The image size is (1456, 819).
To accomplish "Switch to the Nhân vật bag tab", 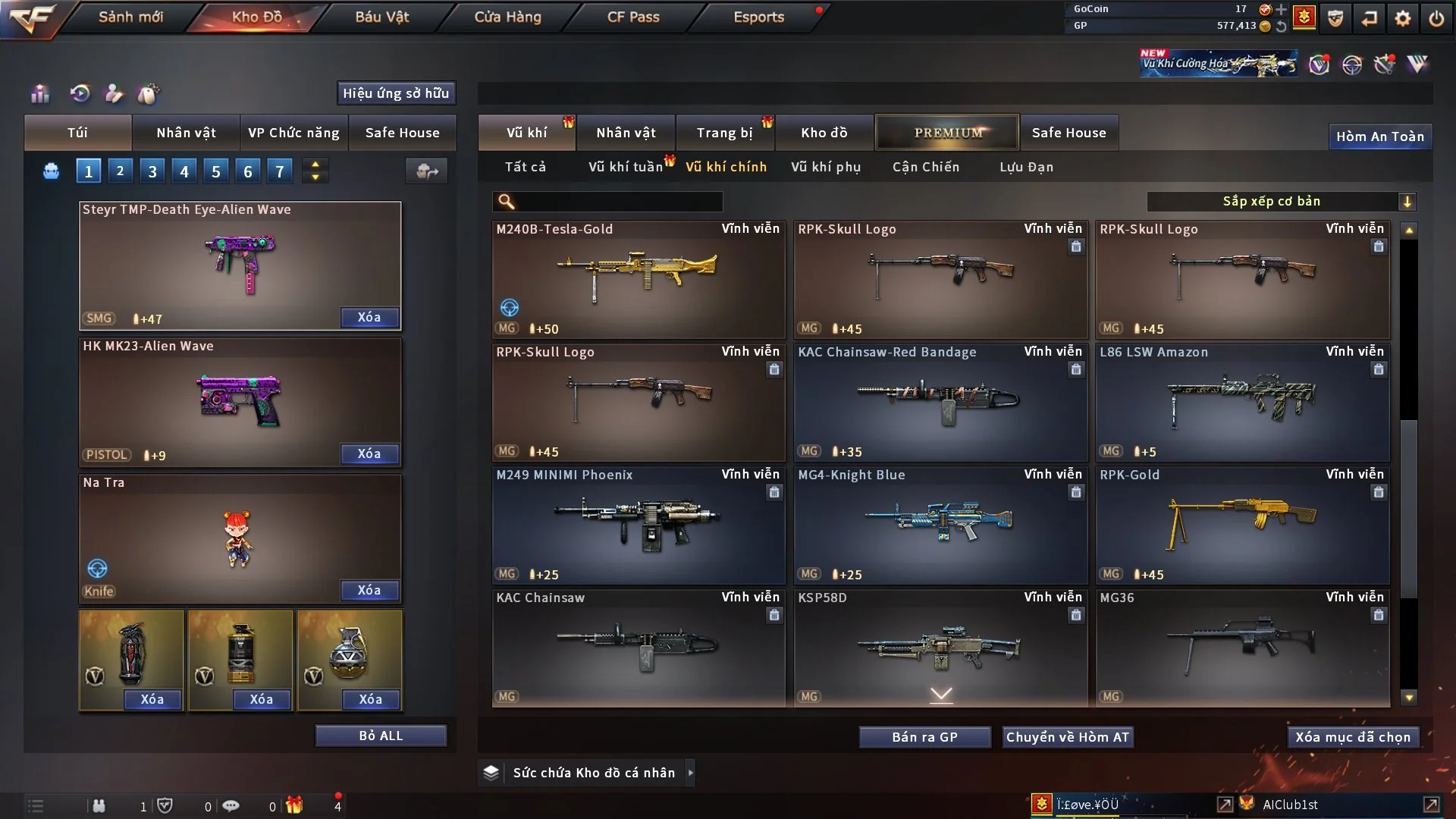I will 186,133.
